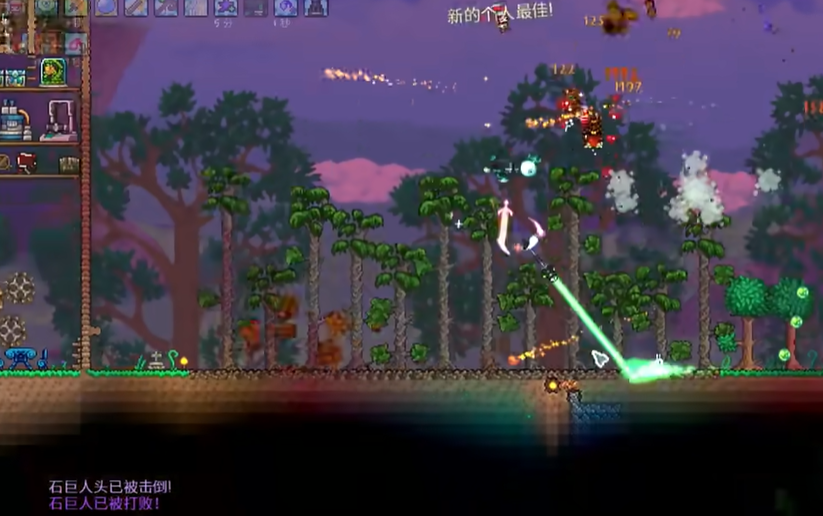This screenshot has height=516, width=823.
Task: Select the blue orb buff icon
Action: (106, 7)
